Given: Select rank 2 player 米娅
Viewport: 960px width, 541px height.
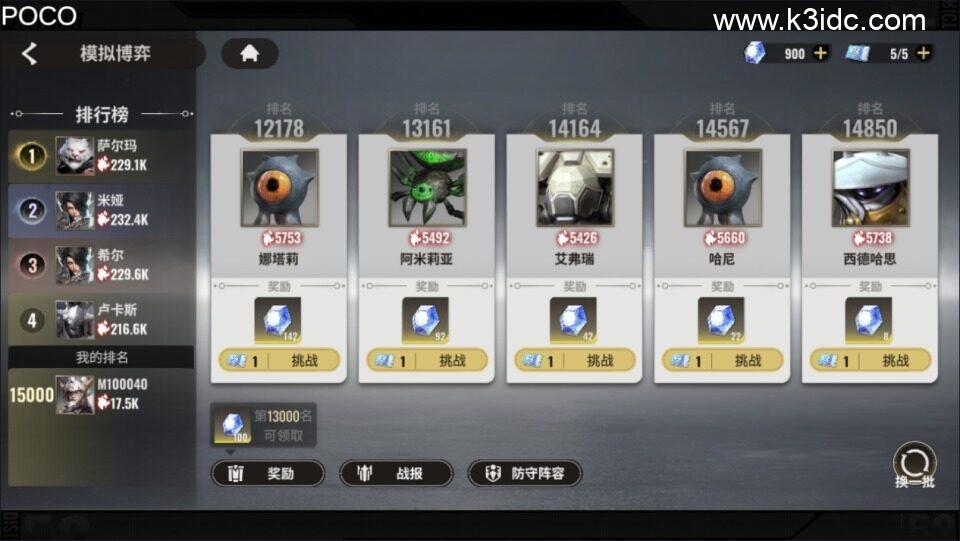Looking at the screenshot, I should [100, 210].
